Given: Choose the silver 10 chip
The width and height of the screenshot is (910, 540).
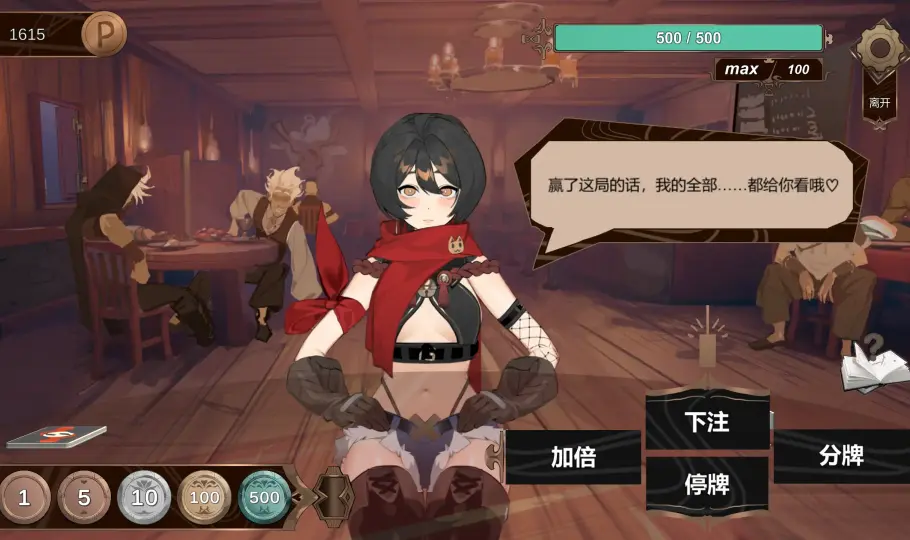Looking at the screenshot, I should click(x=144, y=497).
